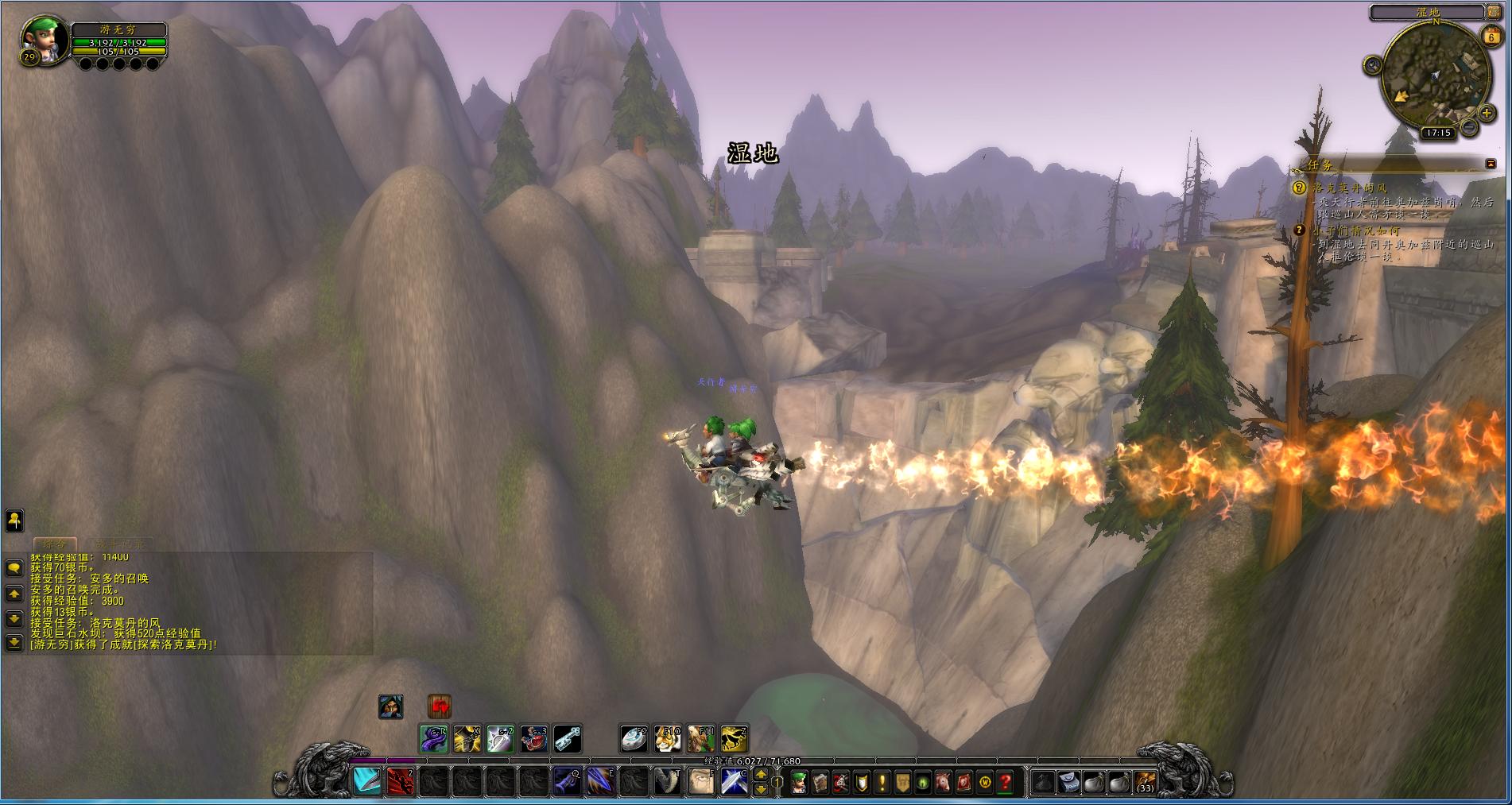Use the hearthstone item bound to F9
1512x805 pixels.
coord(634,739)
